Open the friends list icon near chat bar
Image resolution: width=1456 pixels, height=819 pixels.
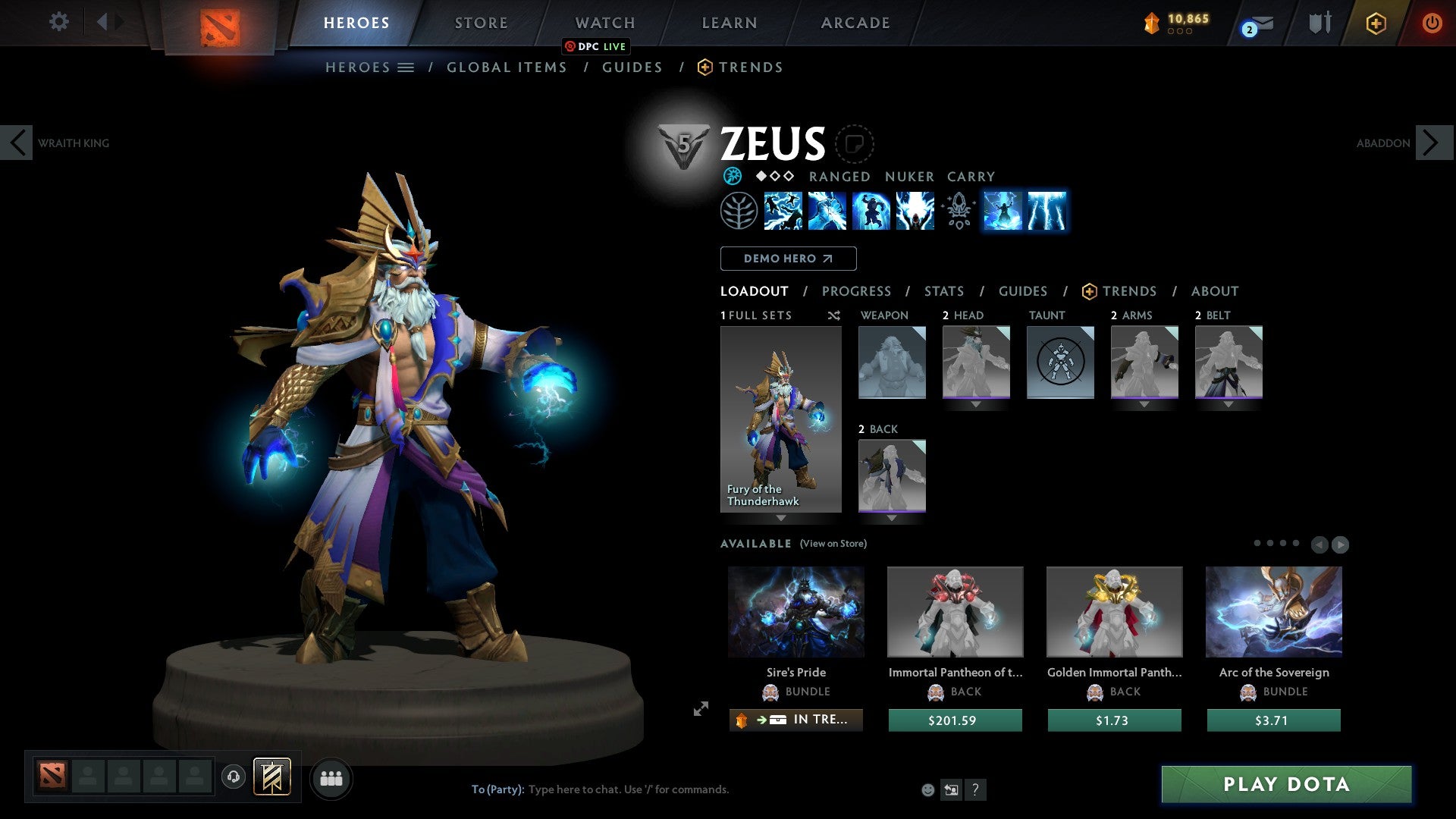pos(331,778)
